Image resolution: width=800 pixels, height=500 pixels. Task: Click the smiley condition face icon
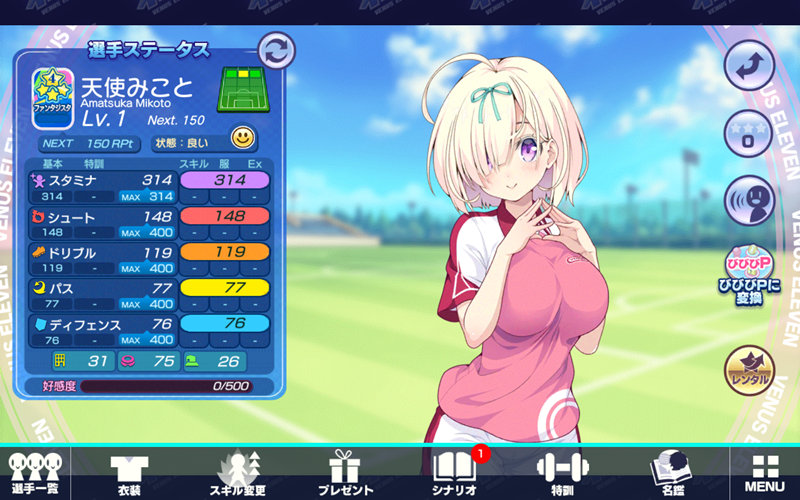(242, 137)
